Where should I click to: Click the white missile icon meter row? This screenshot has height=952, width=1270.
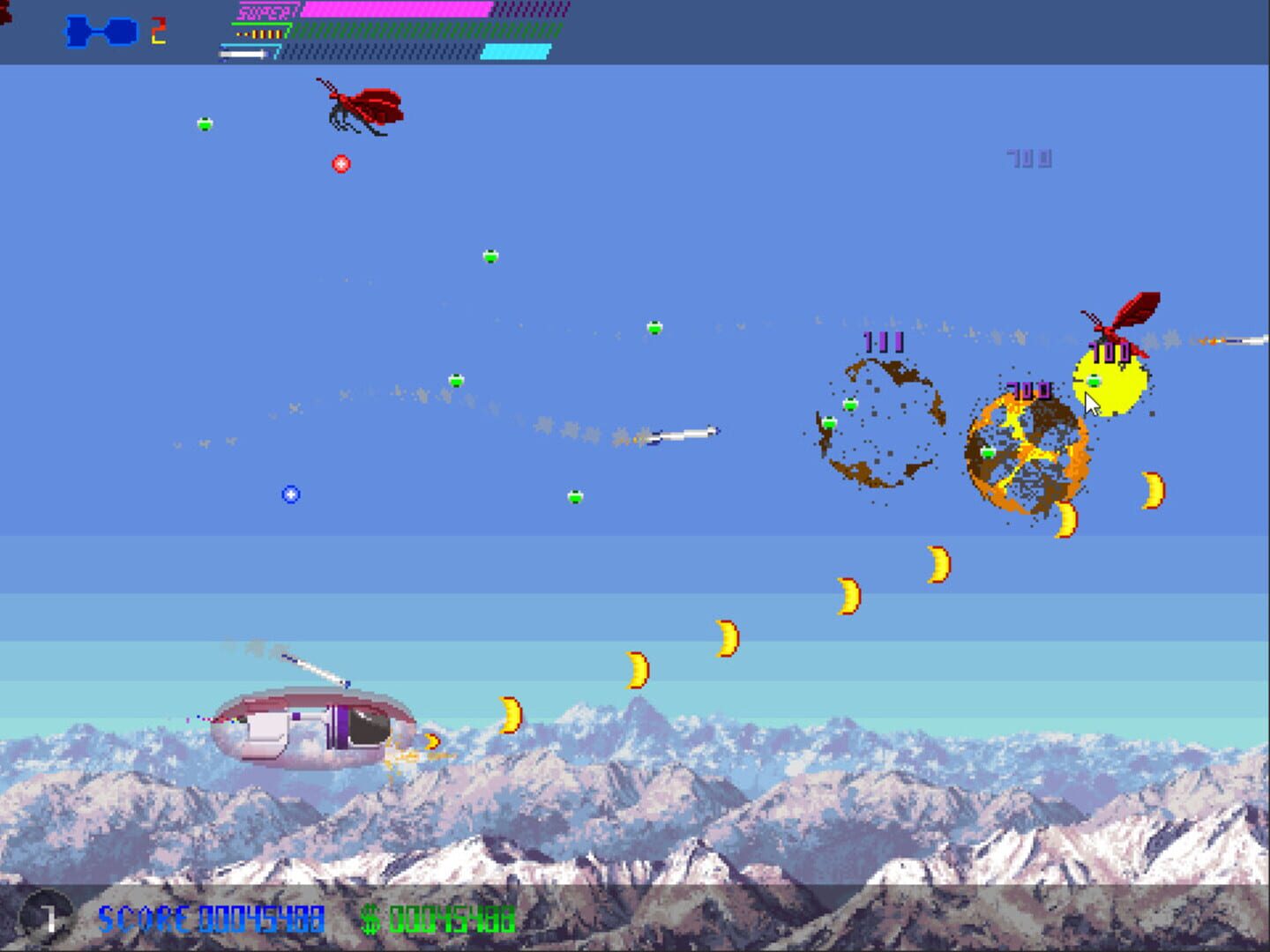(243, 52)
